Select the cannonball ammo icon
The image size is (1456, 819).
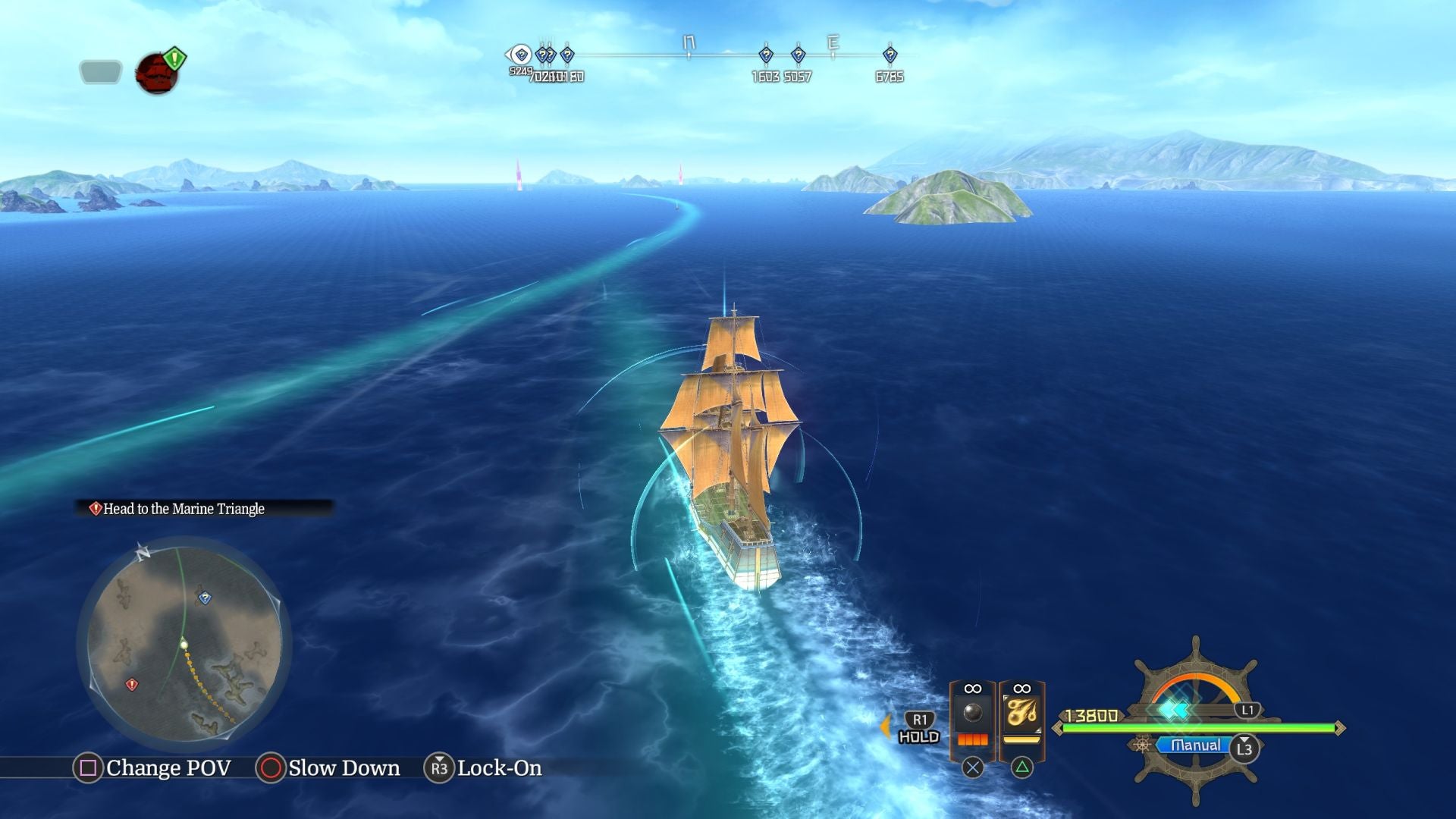[x=972, y=713]
